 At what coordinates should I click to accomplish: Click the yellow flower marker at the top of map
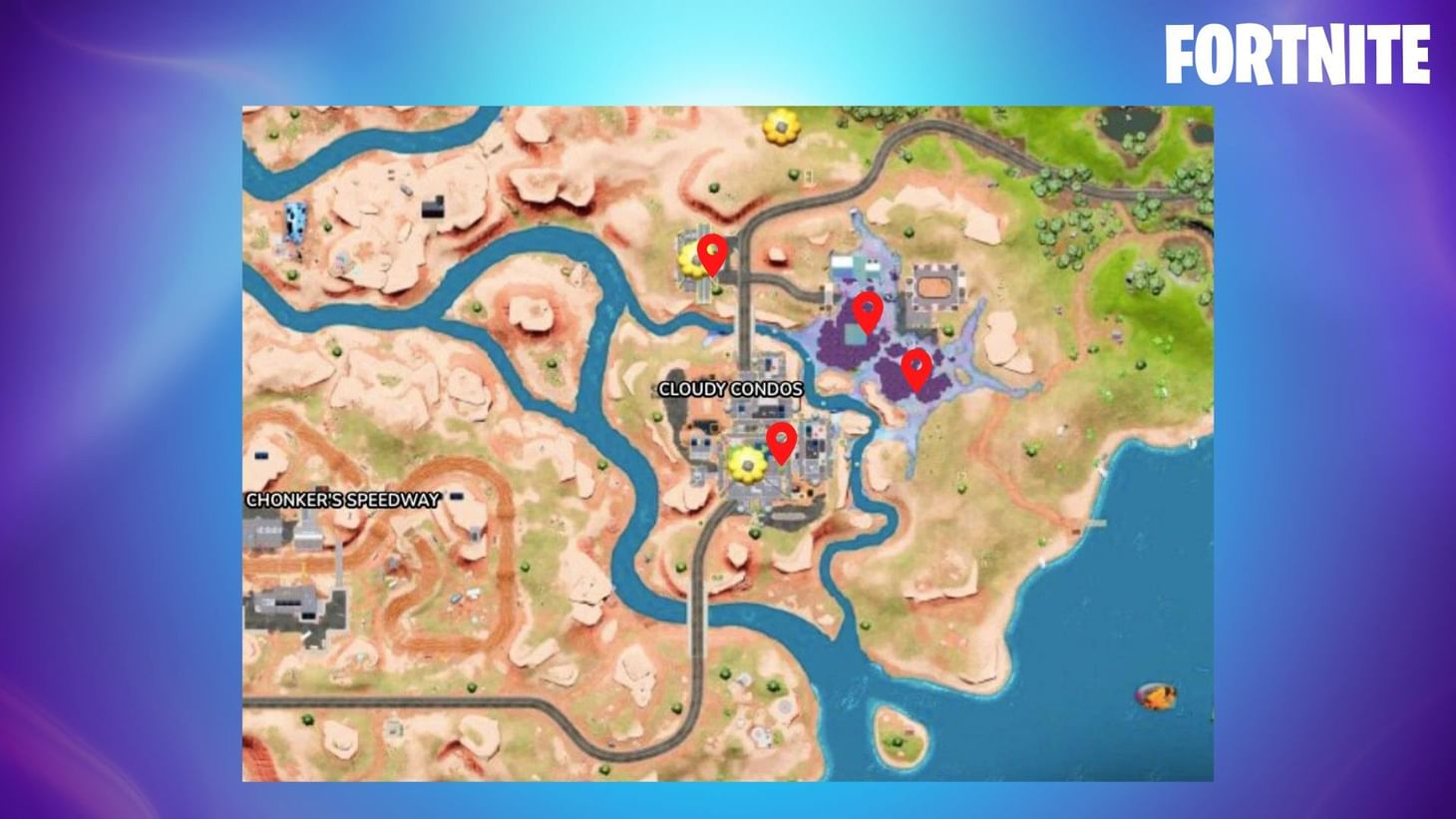coord(781,128)
